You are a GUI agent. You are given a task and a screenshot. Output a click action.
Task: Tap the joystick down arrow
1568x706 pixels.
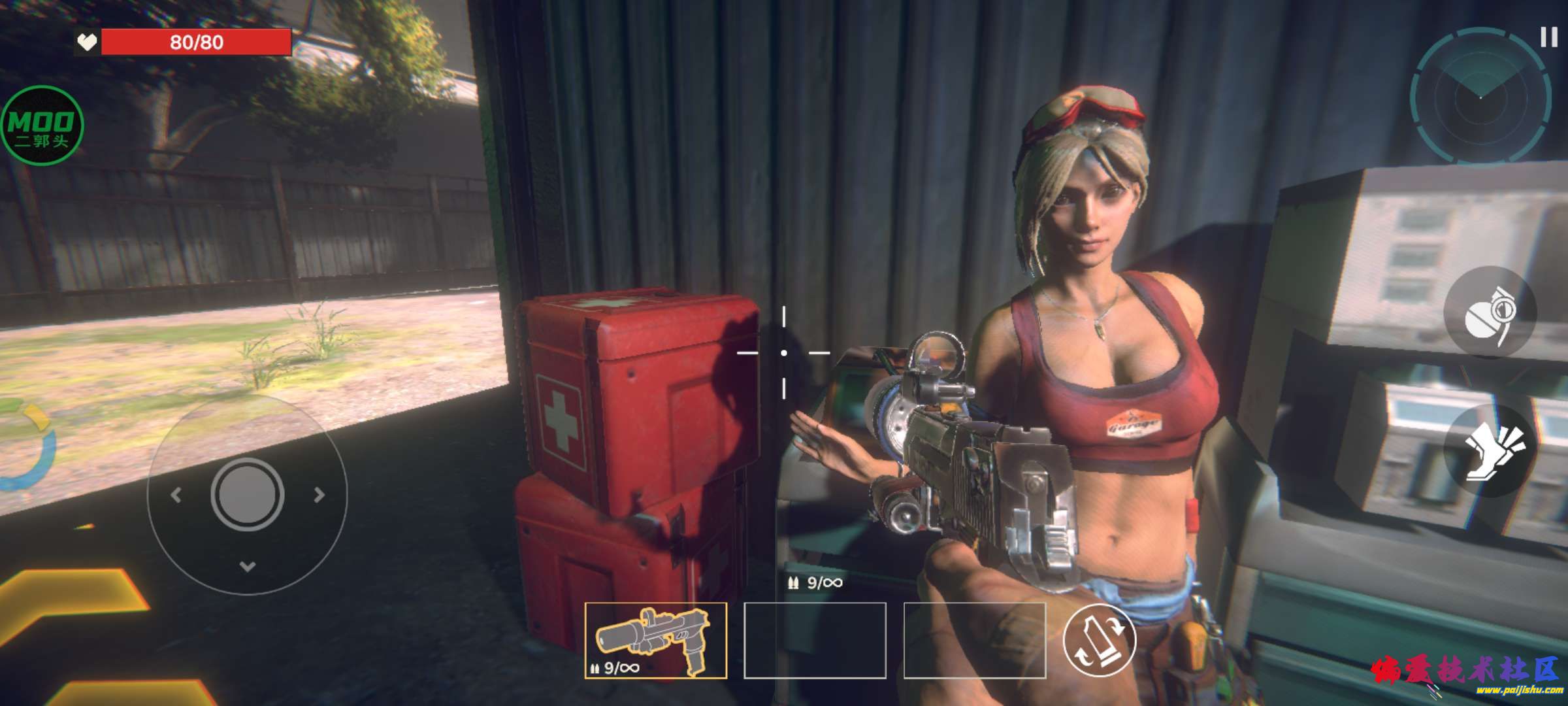point(247,566)
